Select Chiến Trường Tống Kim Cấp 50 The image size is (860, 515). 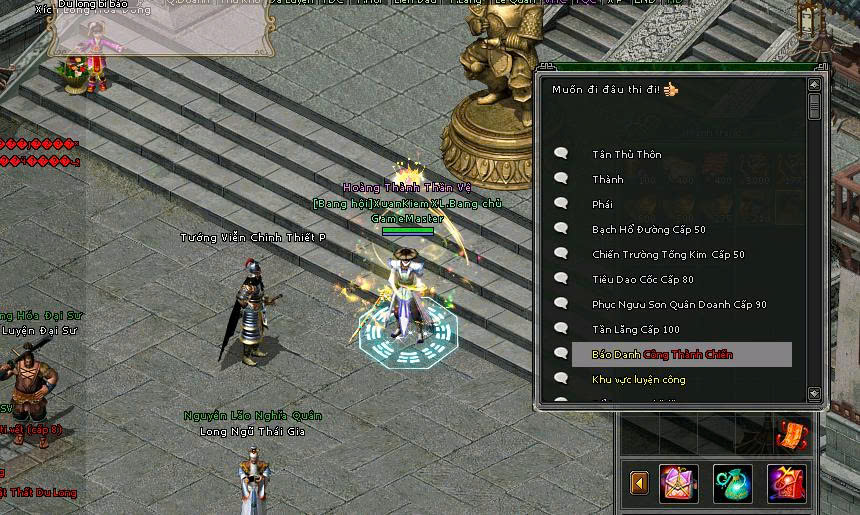668,254
